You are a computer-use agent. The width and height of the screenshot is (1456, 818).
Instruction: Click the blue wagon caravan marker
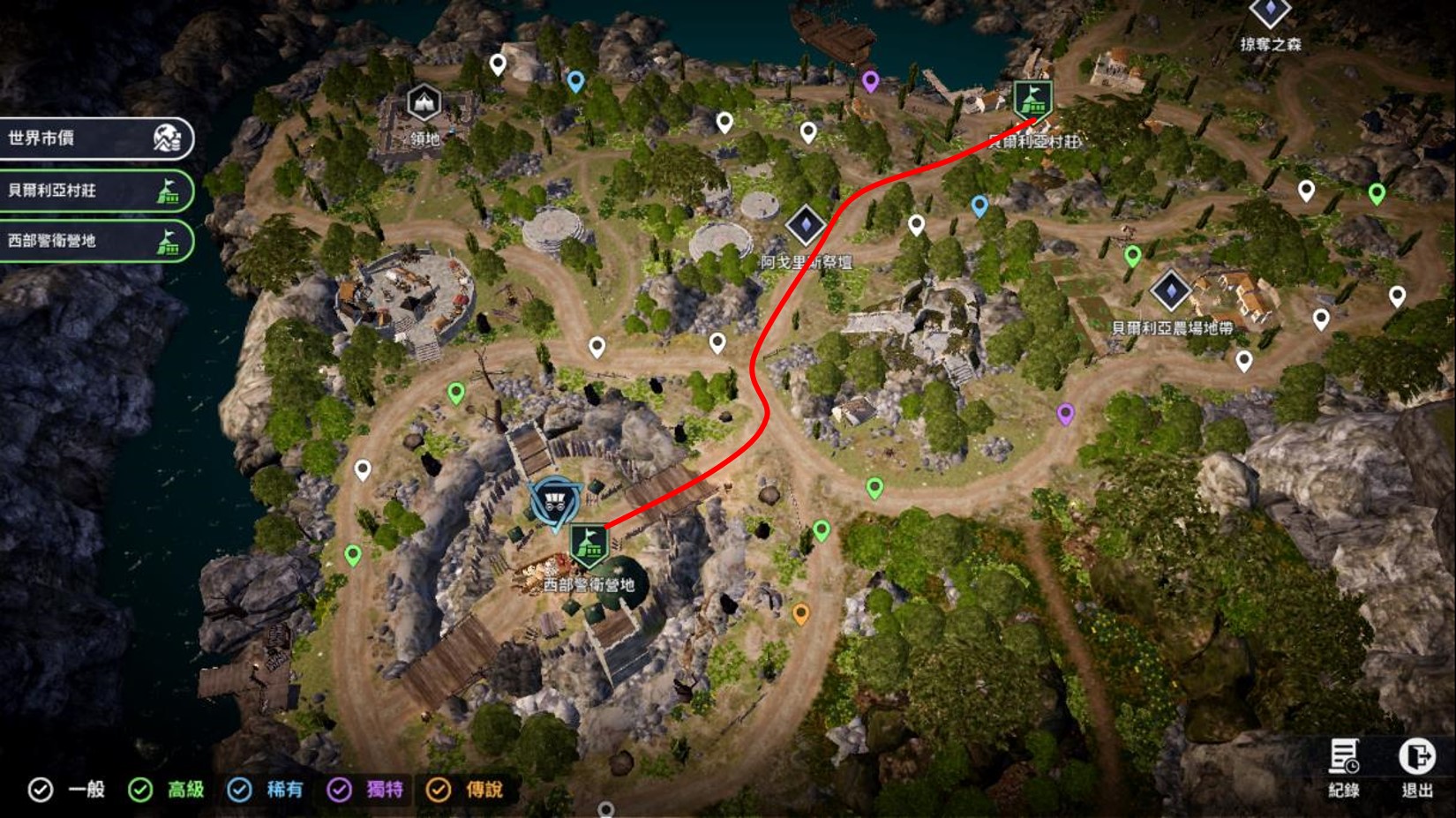click(553, 503)
